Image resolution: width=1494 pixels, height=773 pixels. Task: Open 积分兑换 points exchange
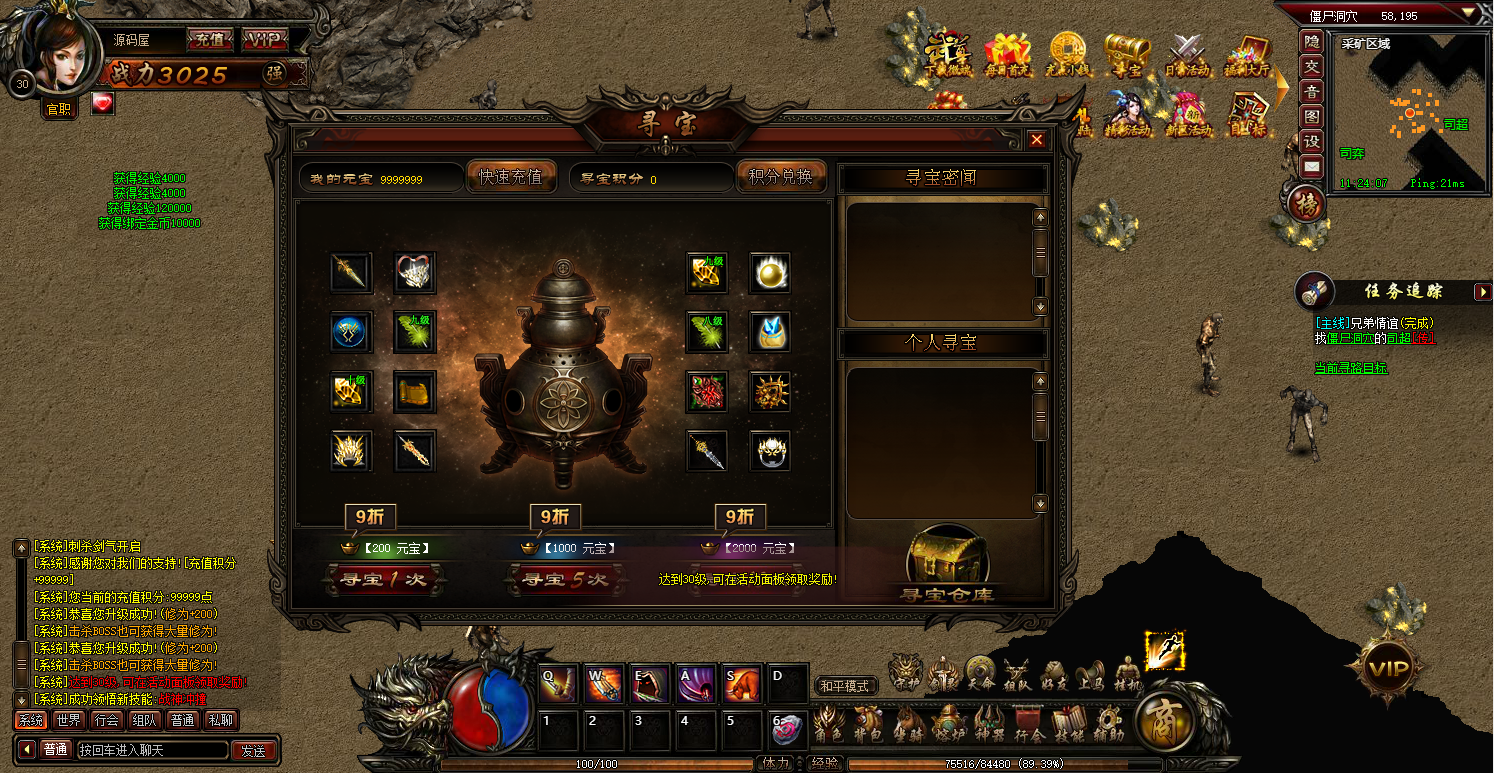pyautogui.click(x=781, y=177)
